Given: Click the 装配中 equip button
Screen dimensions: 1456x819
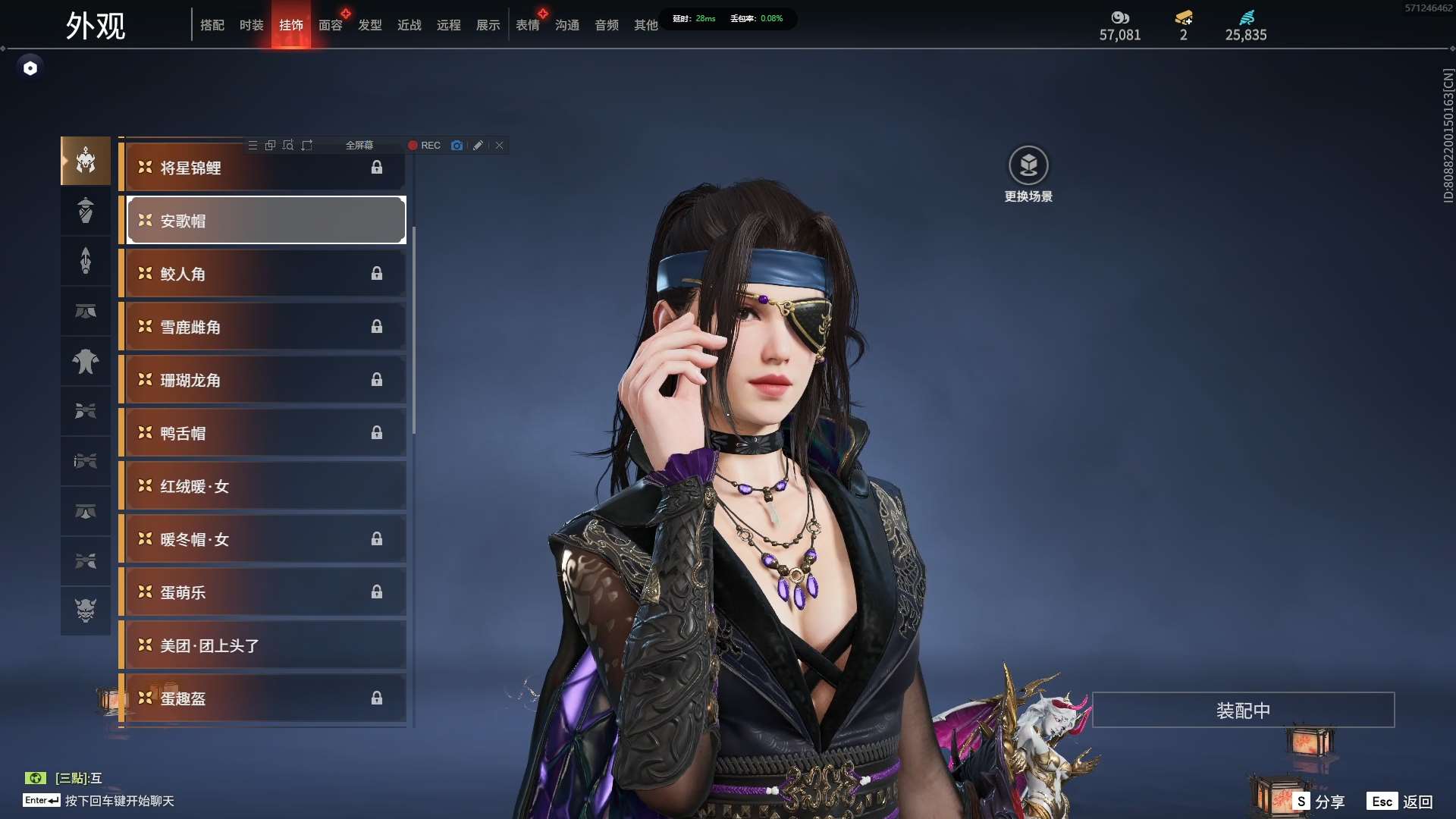Looking at the screenshot, I should (x=1243, y=711).
